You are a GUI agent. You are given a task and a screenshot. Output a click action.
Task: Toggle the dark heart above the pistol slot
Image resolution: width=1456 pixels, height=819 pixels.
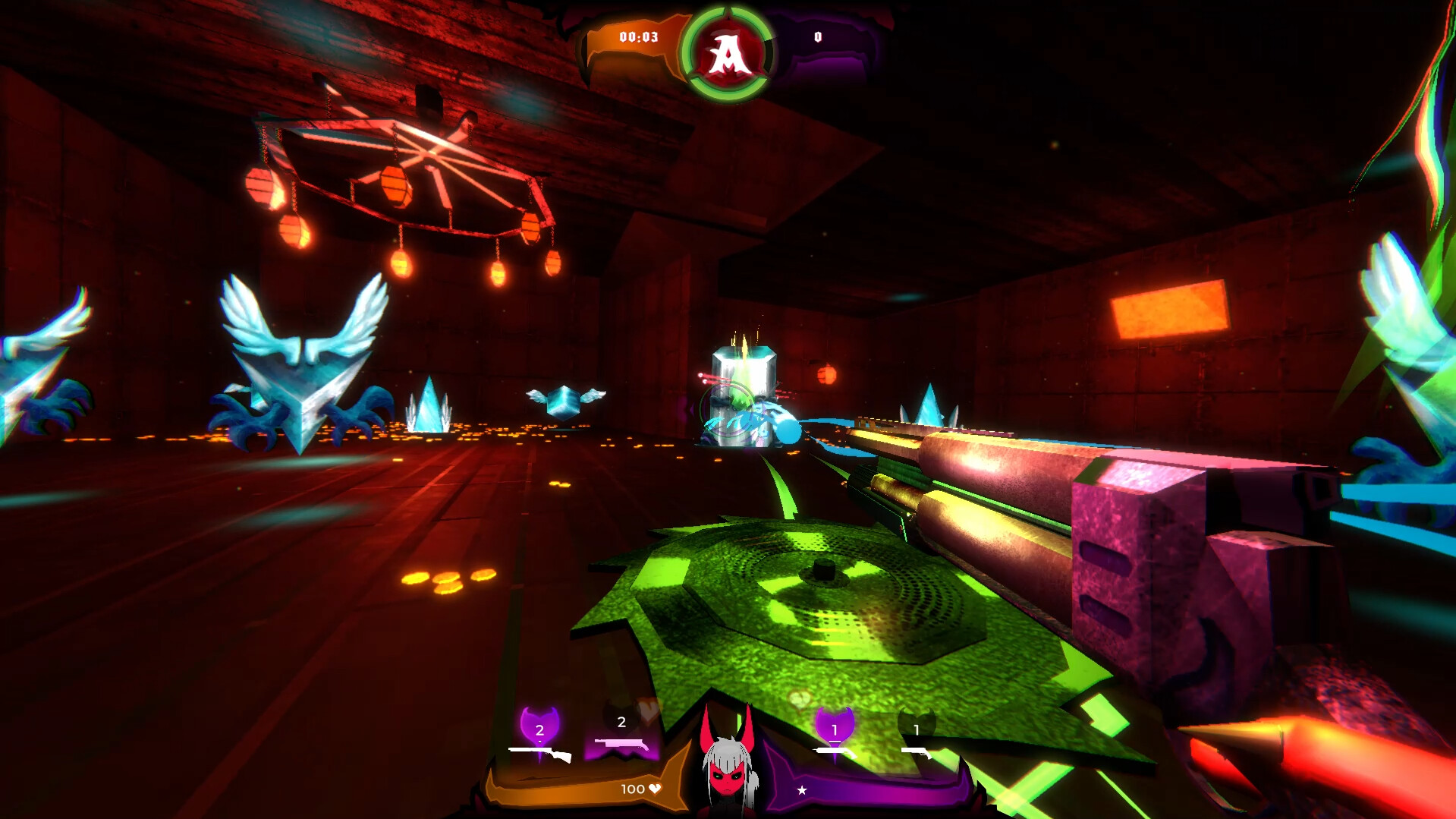click(x=917, y=722)
